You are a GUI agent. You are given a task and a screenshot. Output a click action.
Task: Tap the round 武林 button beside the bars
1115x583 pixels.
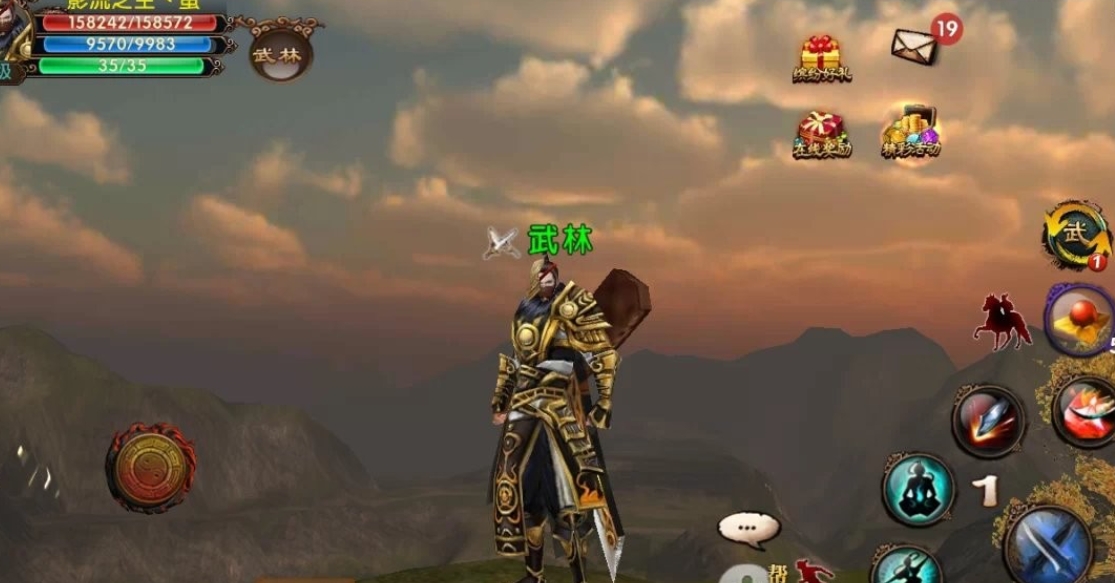280,53
